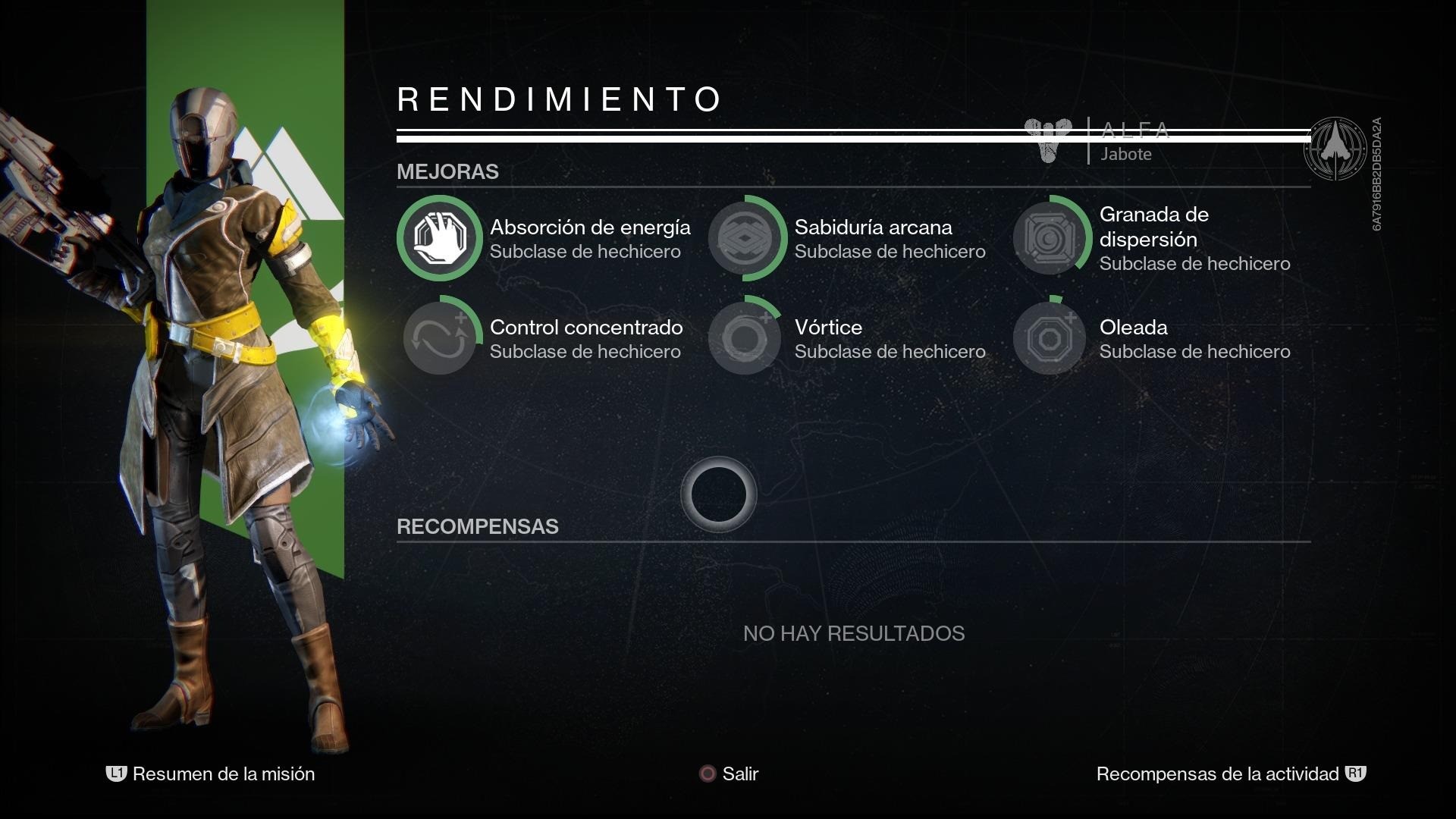The height and width of the screenshot is (819, 1456).
Task: Open the Granada de dispersión upgrade
Action: pos(1049,237)
